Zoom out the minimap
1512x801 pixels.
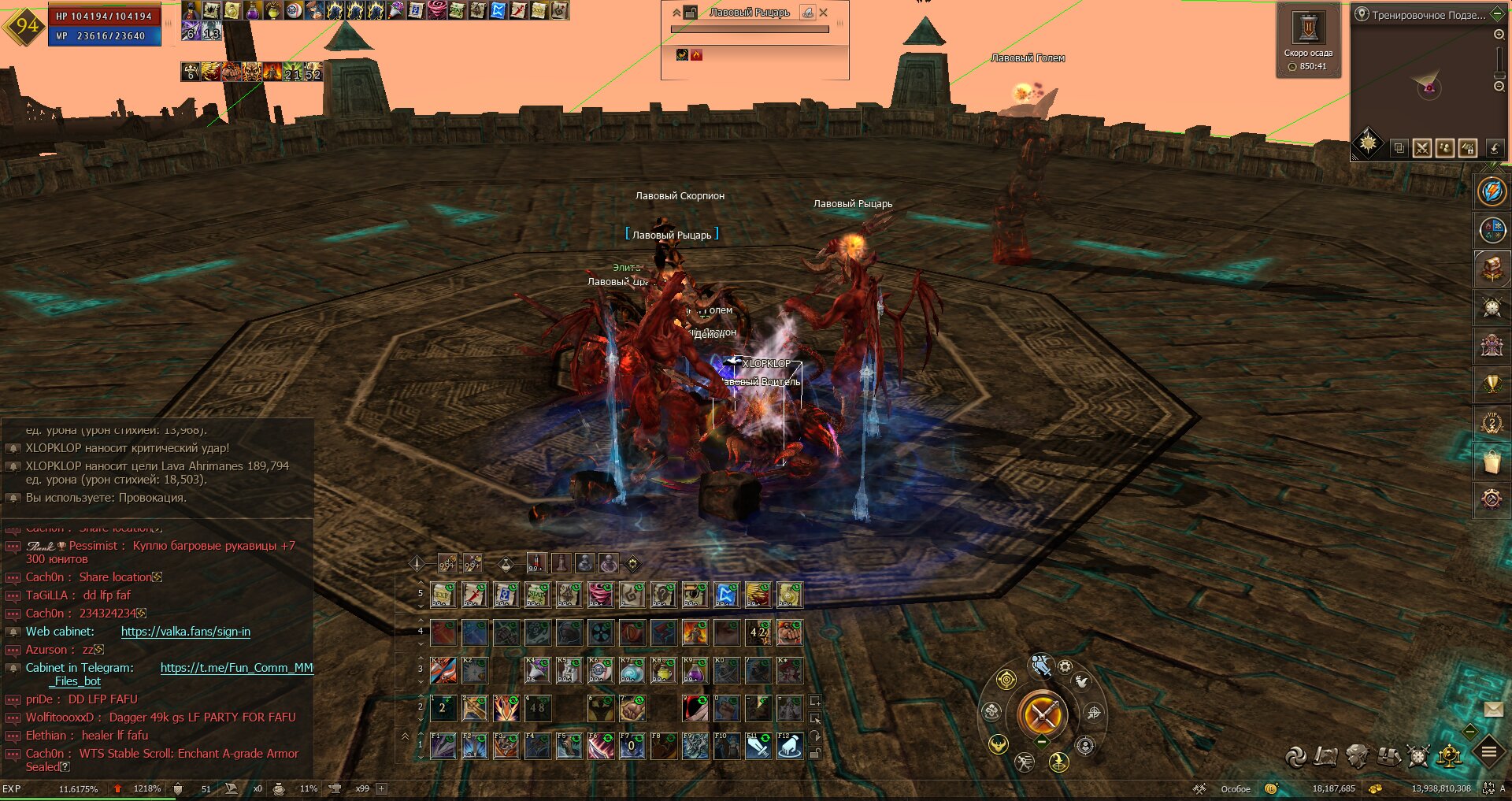tap(1499, 86)
